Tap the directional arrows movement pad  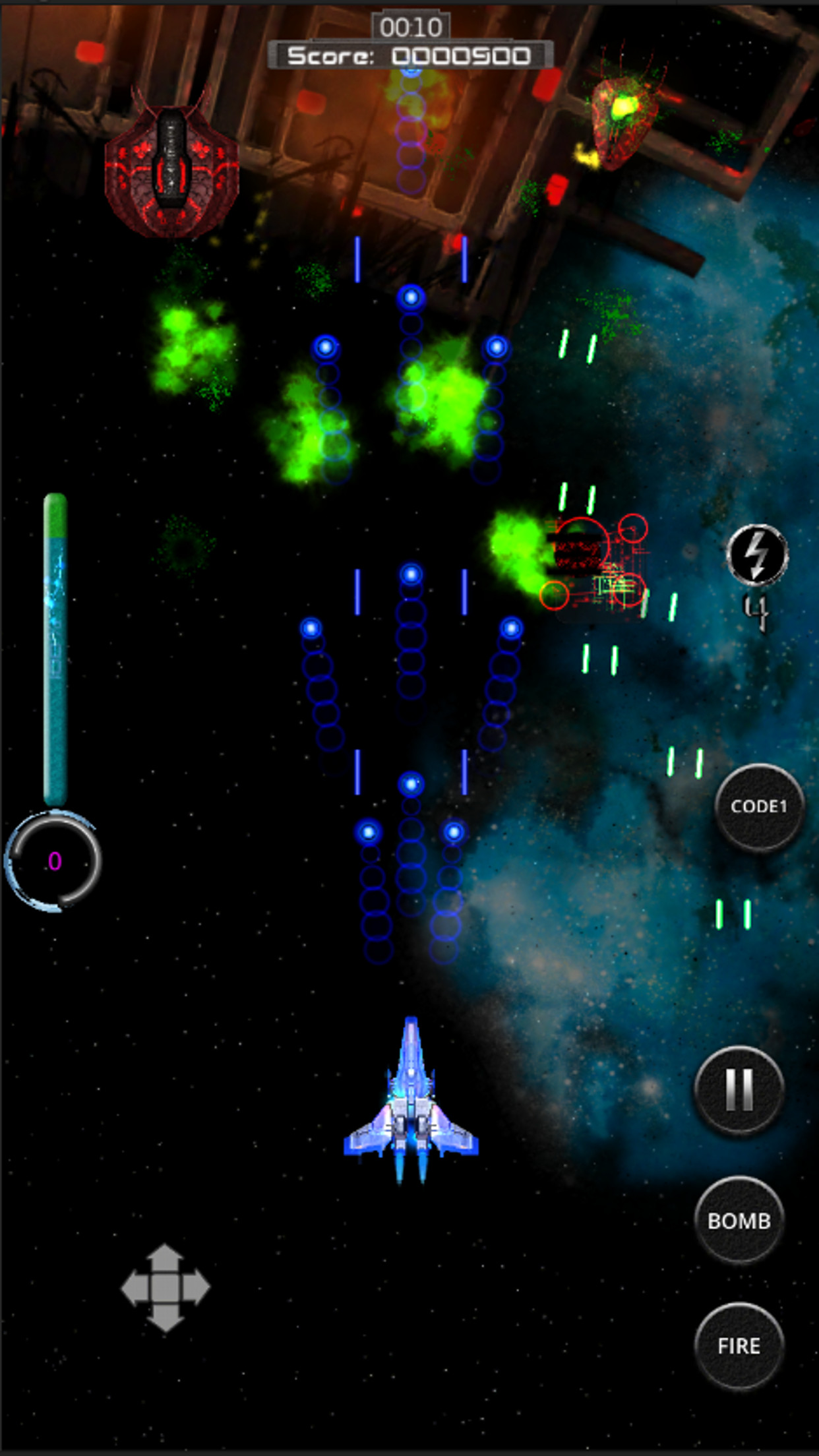pyautogui.click(x=165, y=1287)
